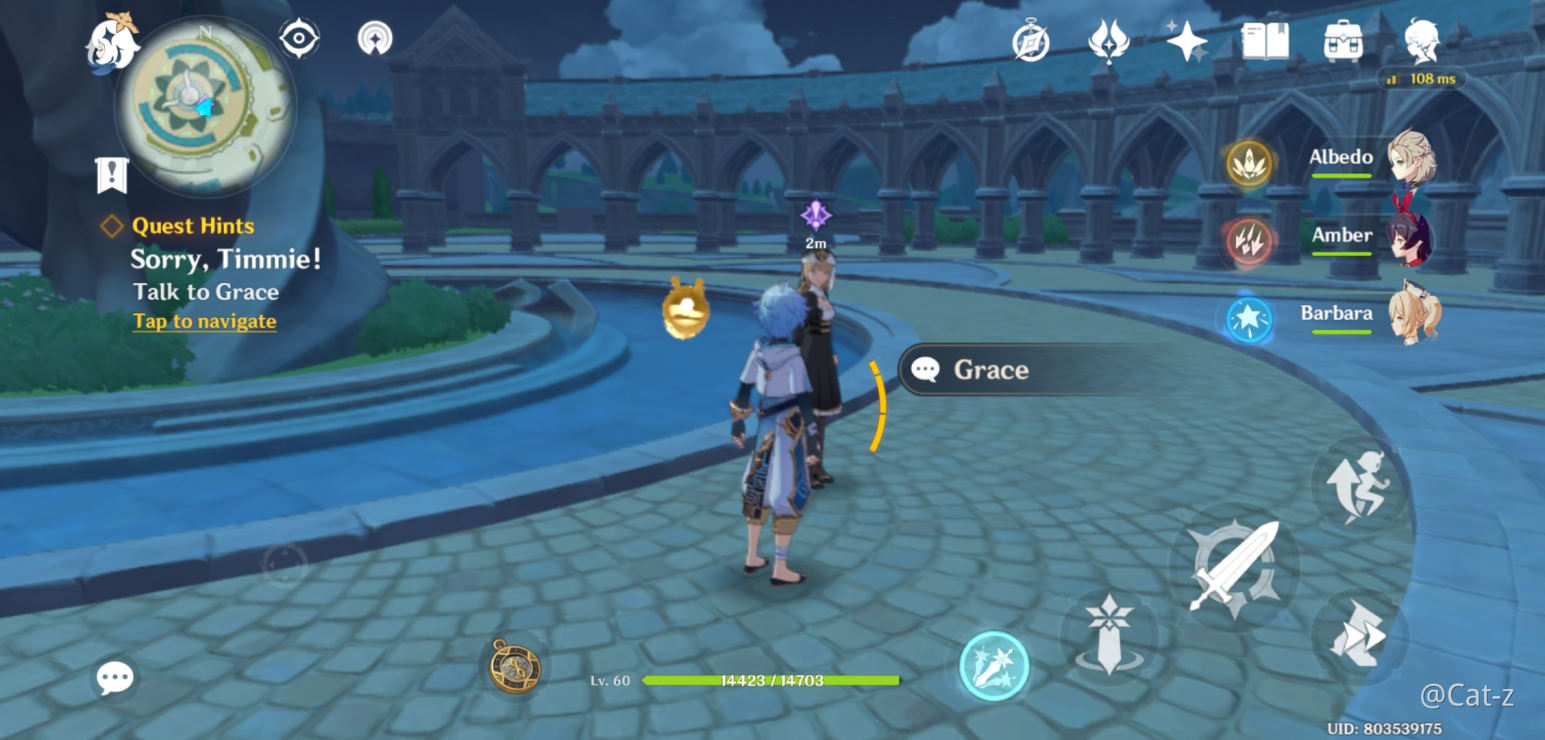This screenshot has width=1545, height=740.
Task: Open the compass events icon
Action: tap(1030, 42)
